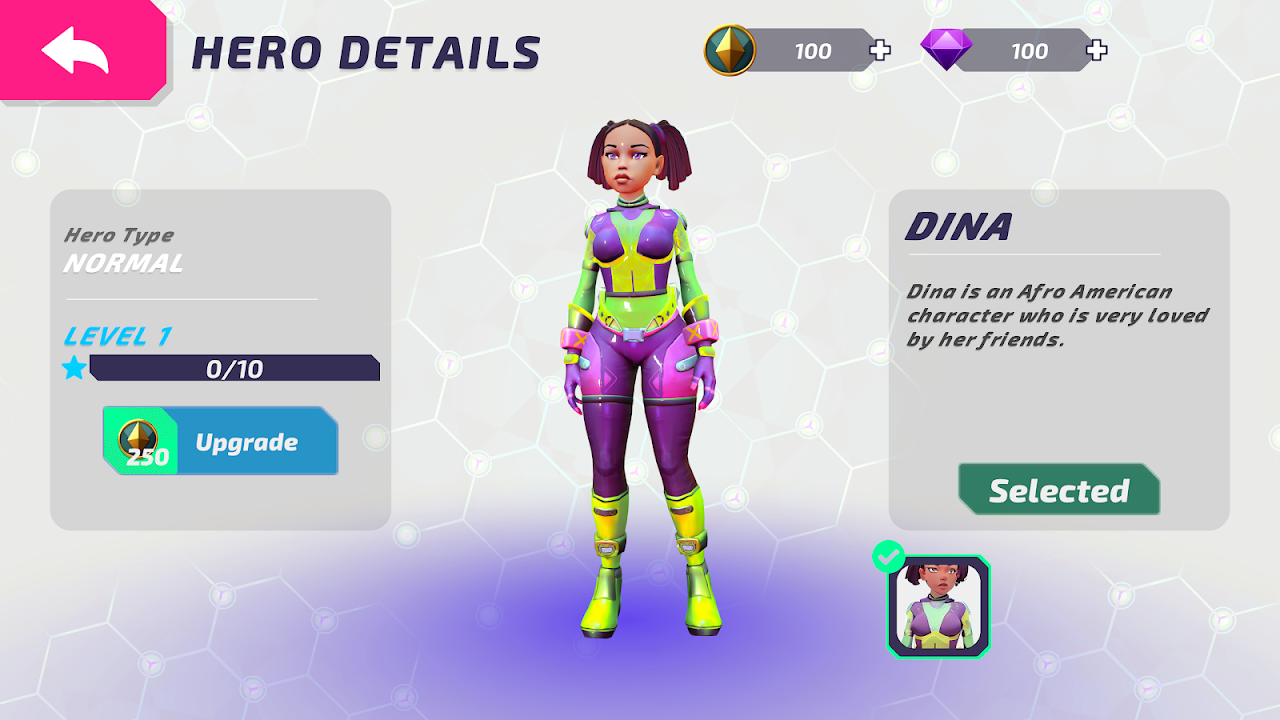The width and height of the screenshot is (1280, 720).
Task: Choose Dina's portrait thumbnail
Action: click(938, 606)
